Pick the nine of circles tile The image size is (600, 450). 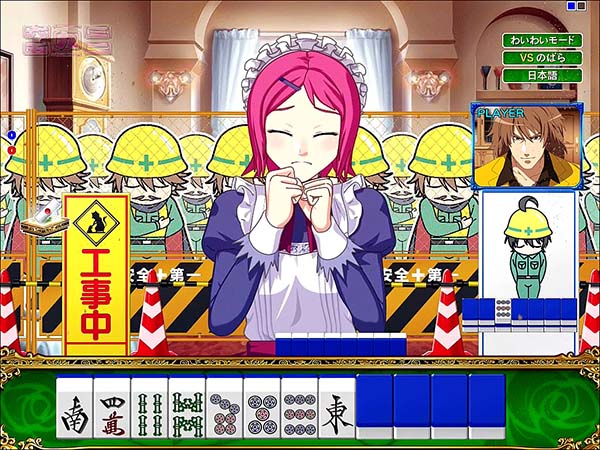pos(299,411)
